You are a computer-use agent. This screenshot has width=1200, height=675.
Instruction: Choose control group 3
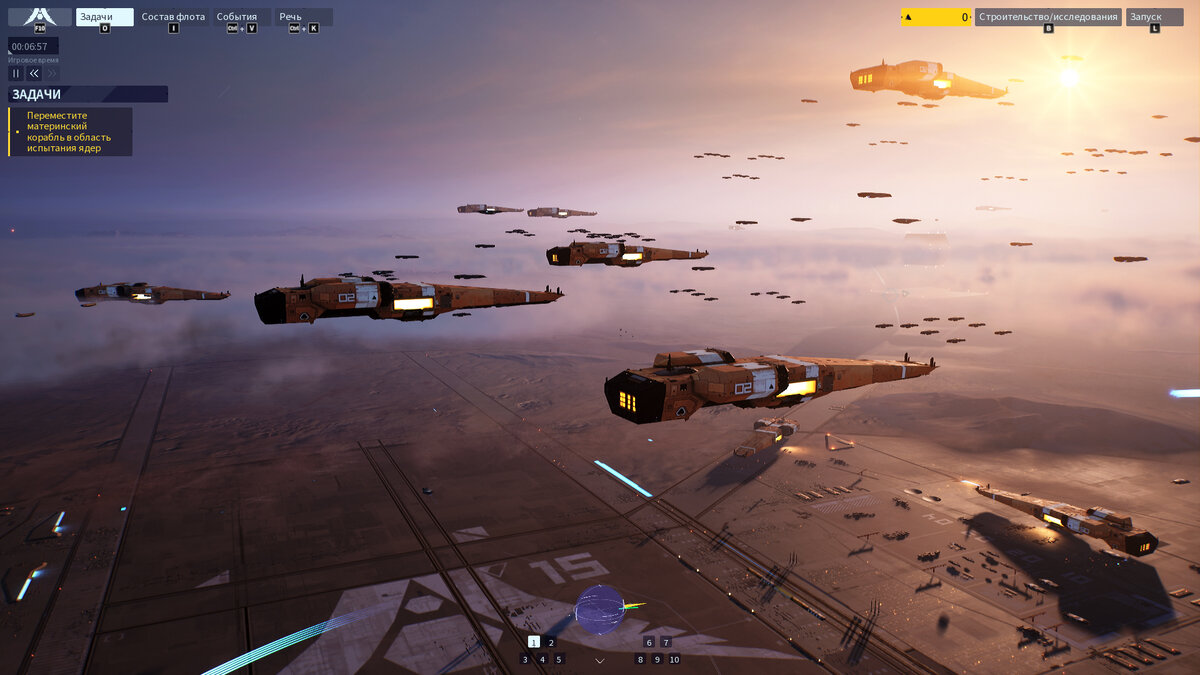(x=525, y=659)
